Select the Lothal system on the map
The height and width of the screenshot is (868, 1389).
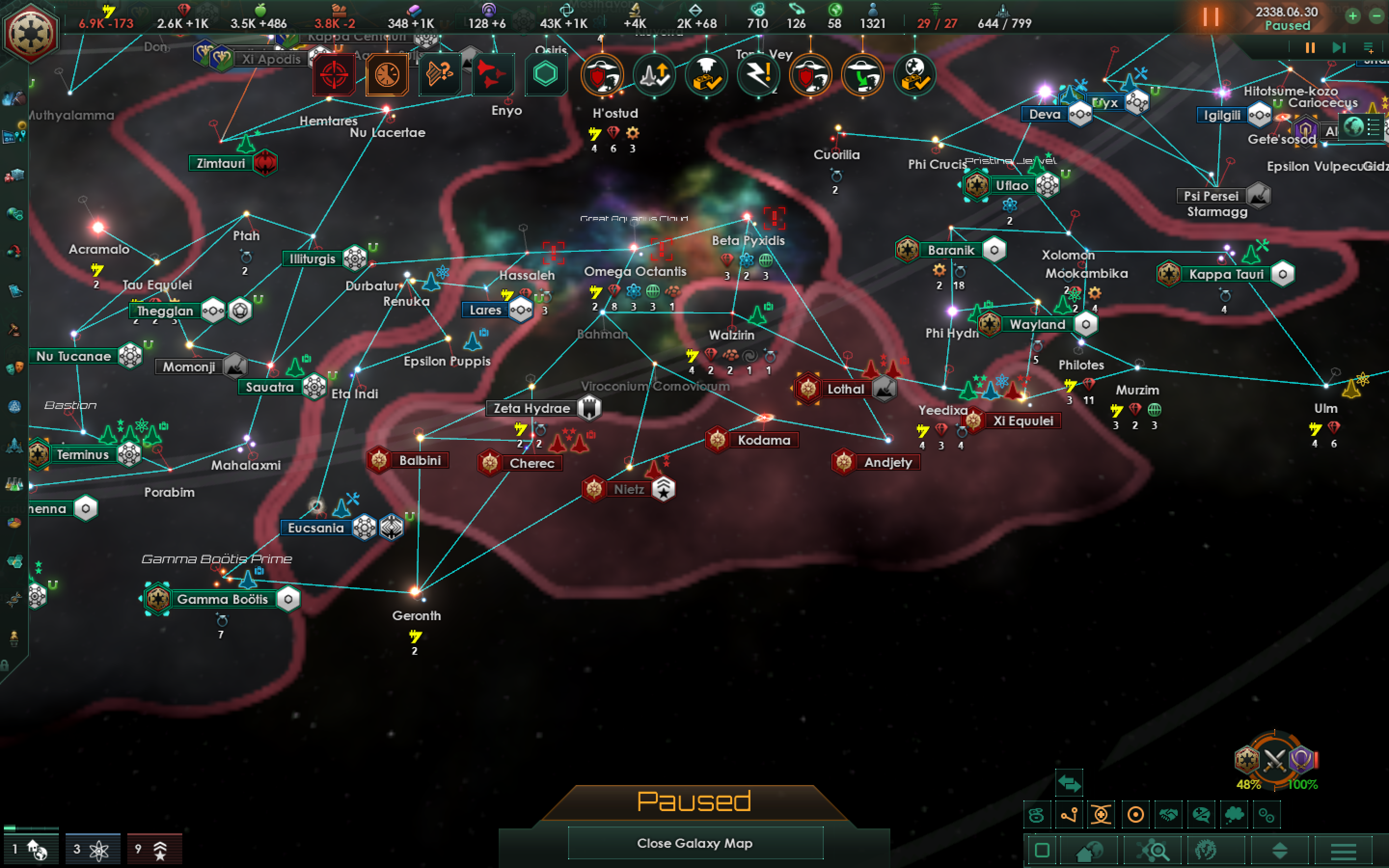(845, 389)
